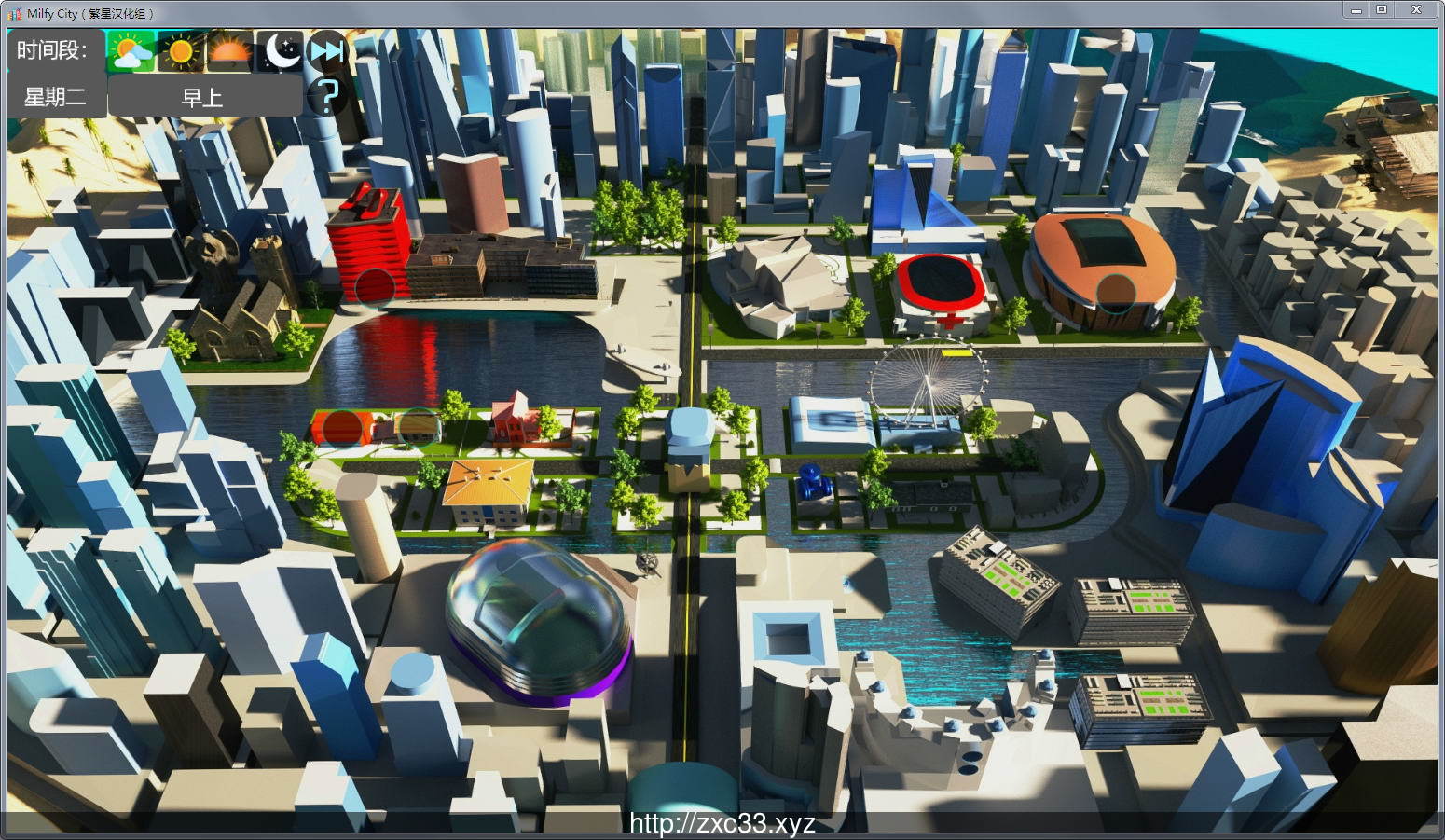Switch to night using the moon icon
Image resolution: width=1445 pixels, height=840 pixels.
click(x=277, y=50)
